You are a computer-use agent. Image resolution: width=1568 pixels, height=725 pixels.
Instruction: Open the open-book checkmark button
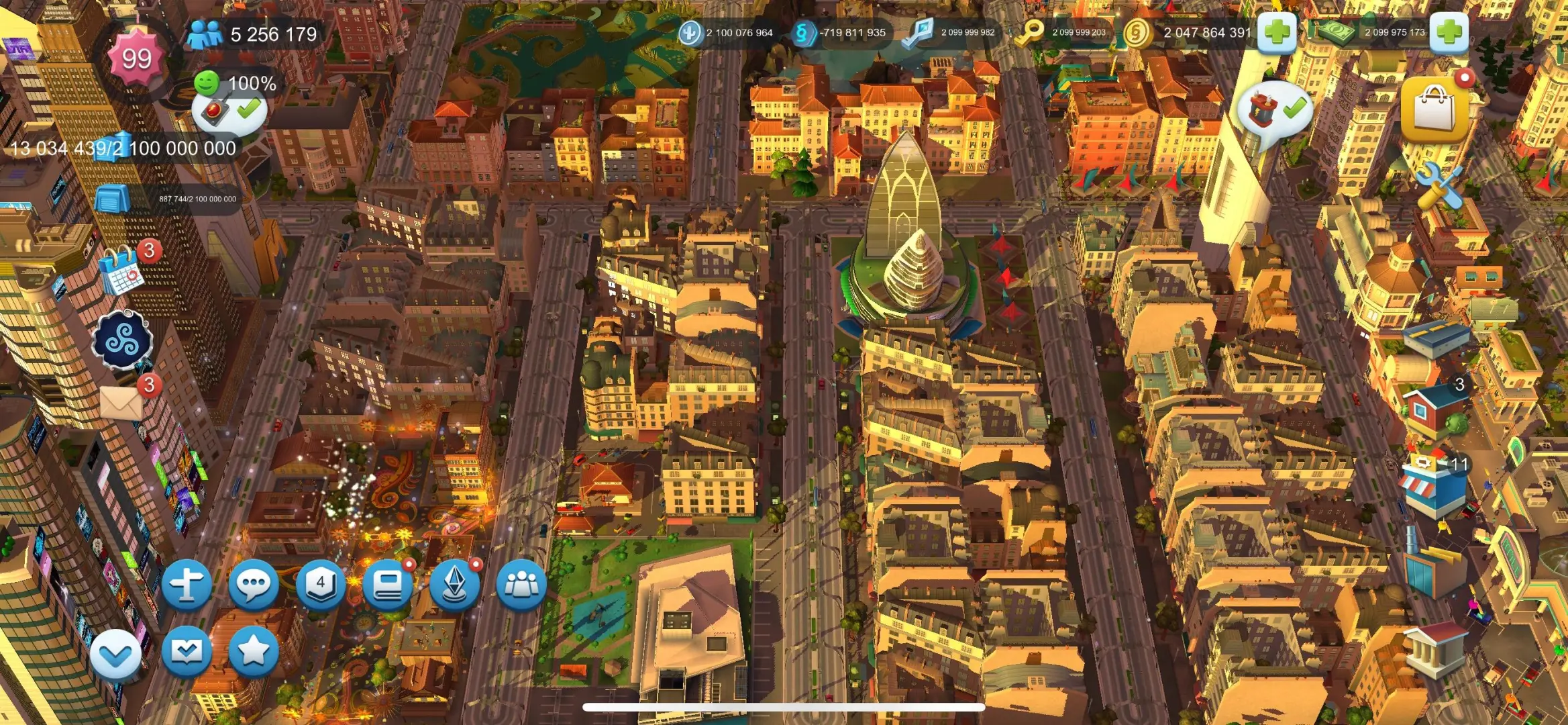(187, 651)
